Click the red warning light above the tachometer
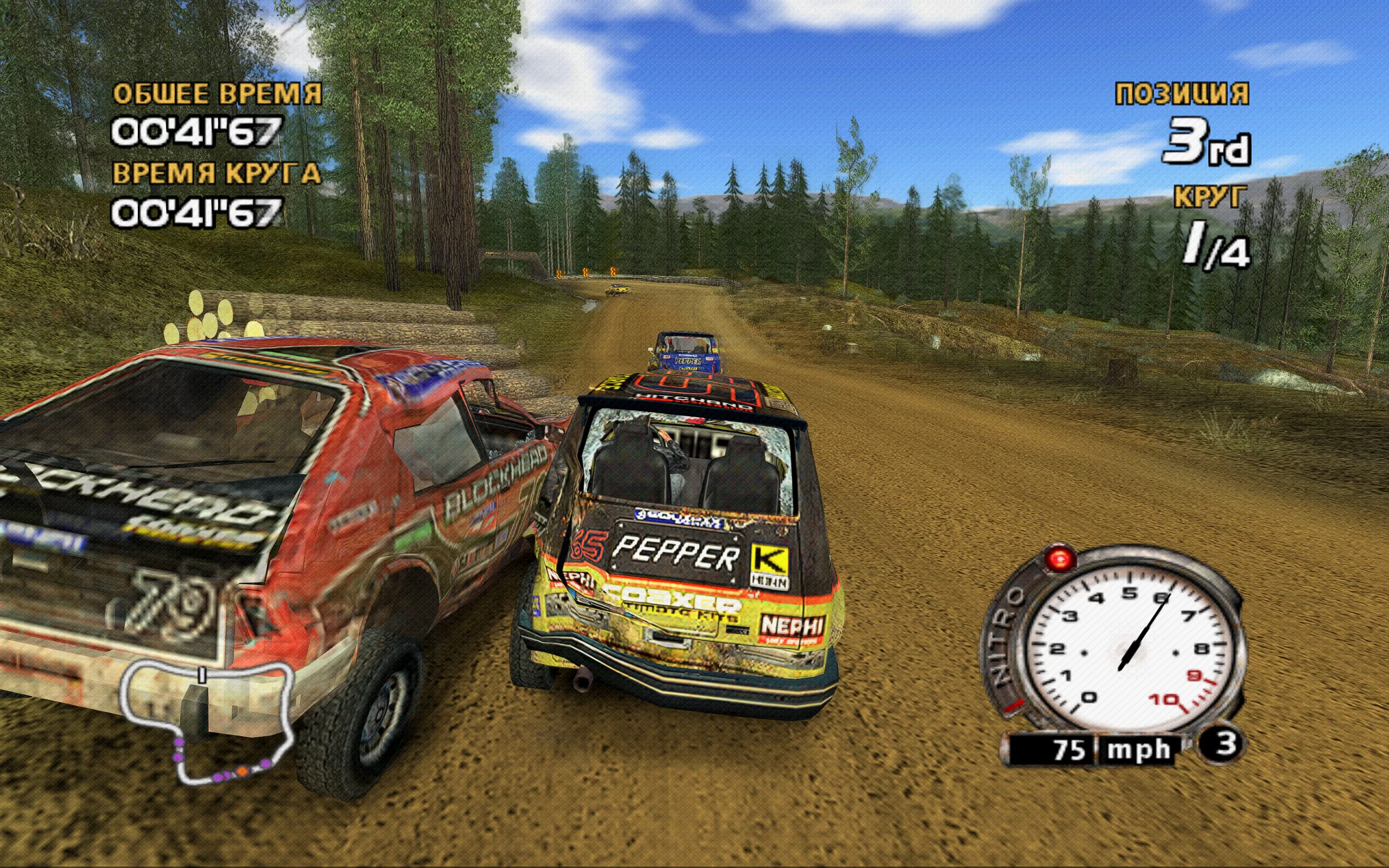 tap(1060, 559)
